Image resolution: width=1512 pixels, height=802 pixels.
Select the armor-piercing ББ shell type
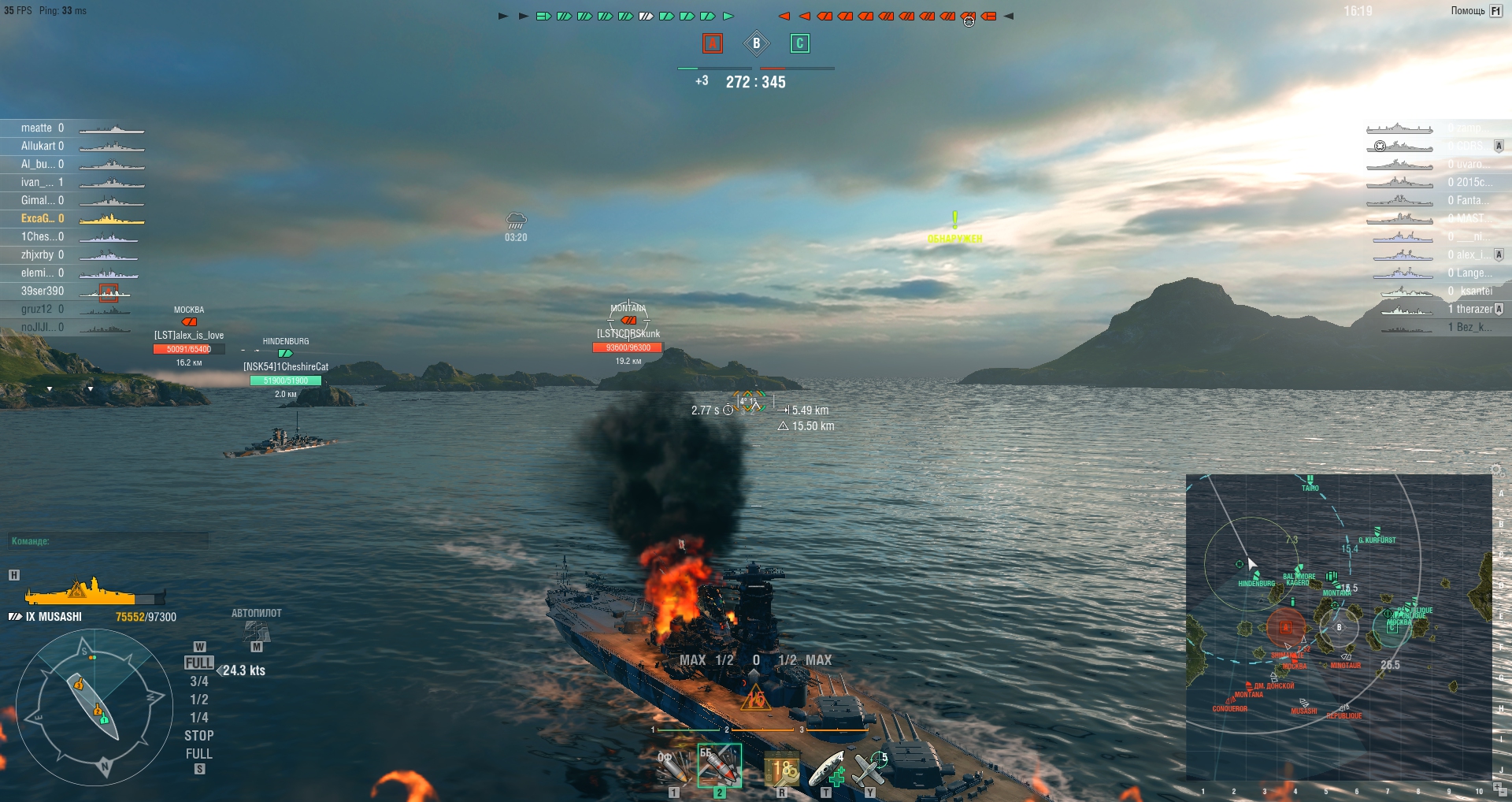718,767
